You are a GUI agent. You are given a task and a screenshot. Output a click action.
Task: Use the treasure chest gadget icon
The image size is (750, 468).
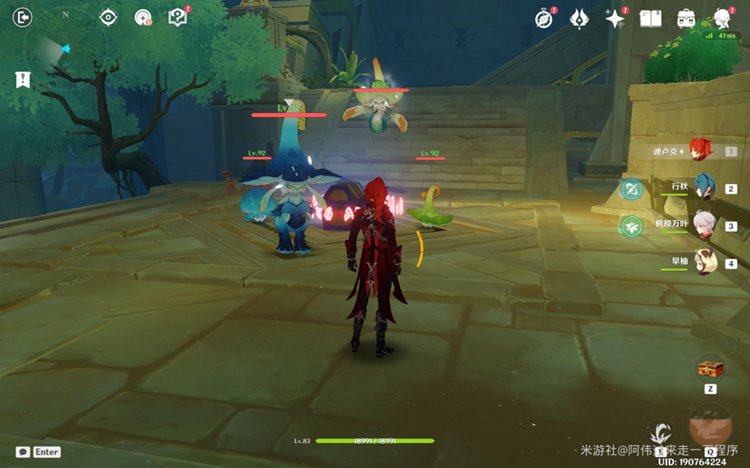(710, 368)
